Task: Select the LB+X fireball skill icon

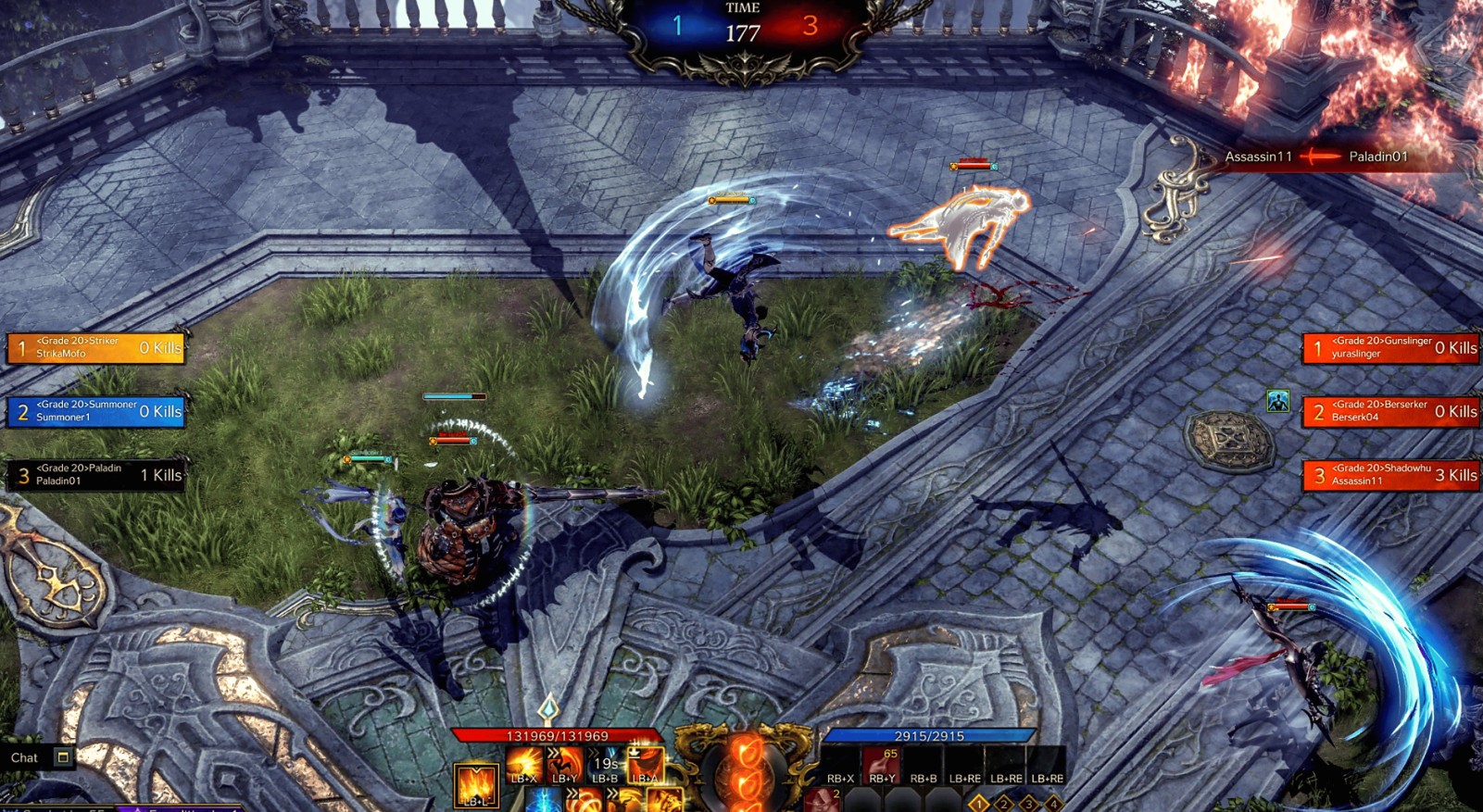Action: [x=522, y=763]
